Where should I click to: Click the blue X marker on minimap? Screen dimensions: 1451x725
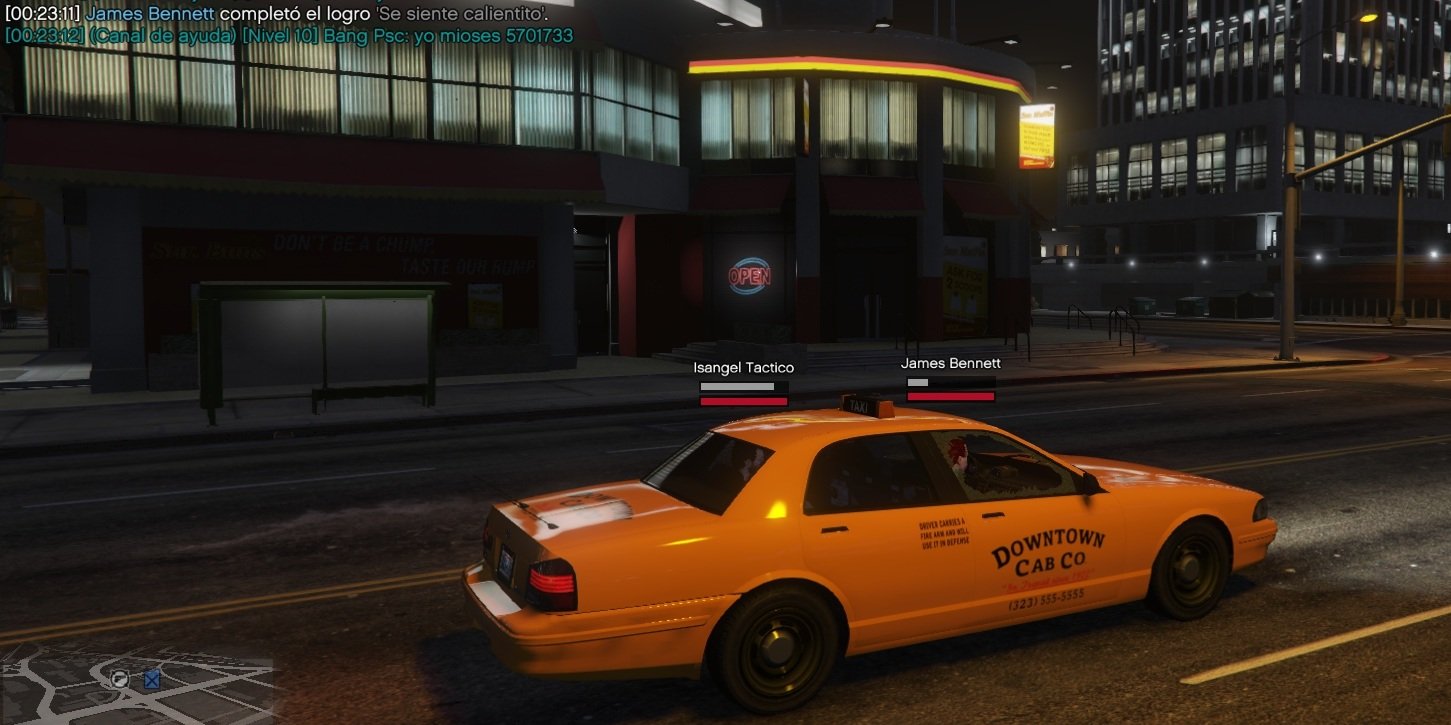point(152,680)
